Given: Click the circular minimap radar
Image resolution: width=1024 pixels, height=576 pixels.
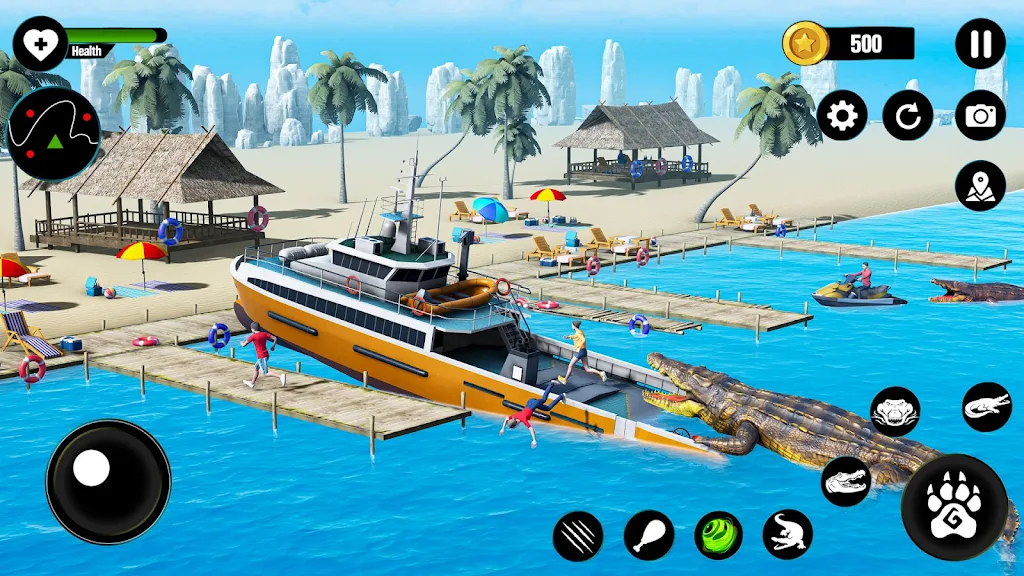Looking at the screenshot, I should 53,133.
